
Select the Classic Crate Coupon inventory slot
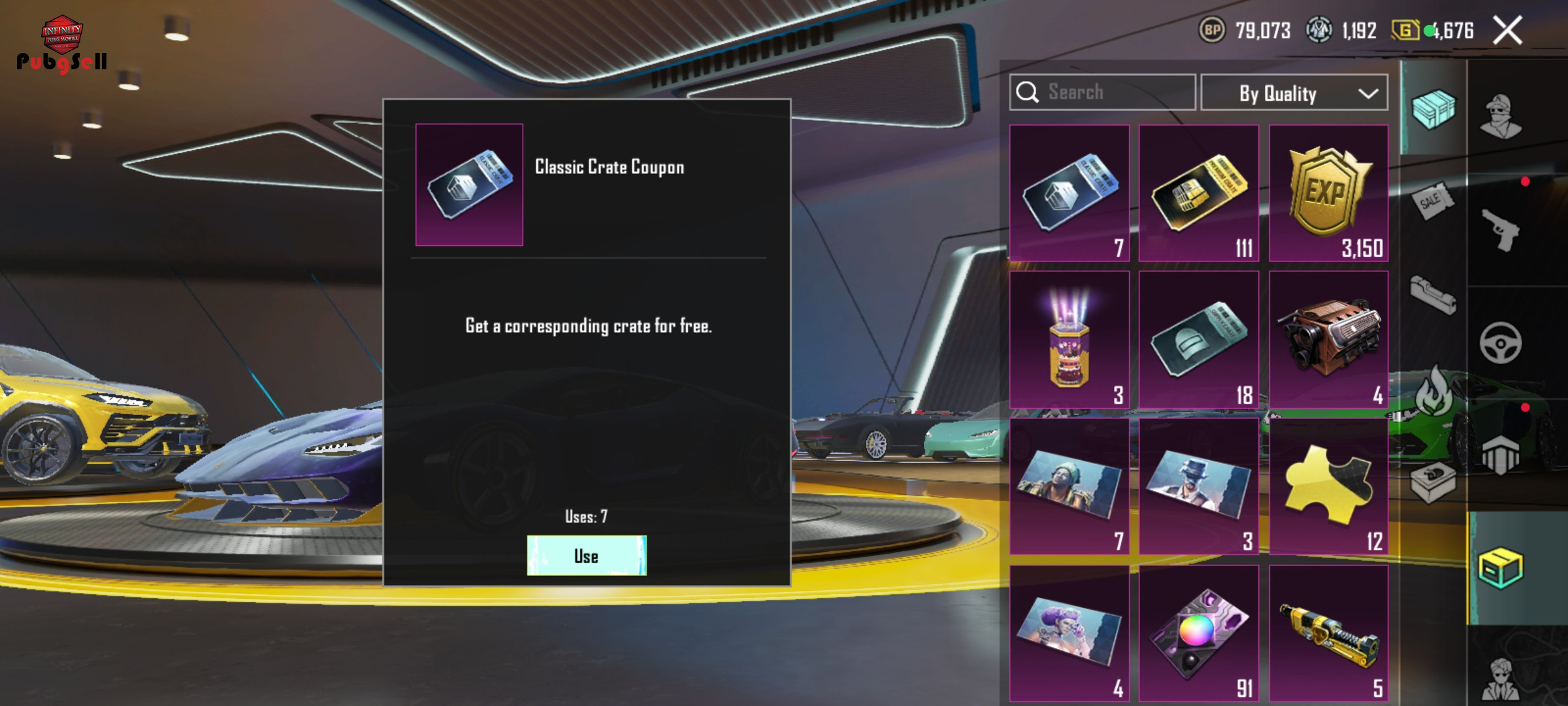(1070, 193)
